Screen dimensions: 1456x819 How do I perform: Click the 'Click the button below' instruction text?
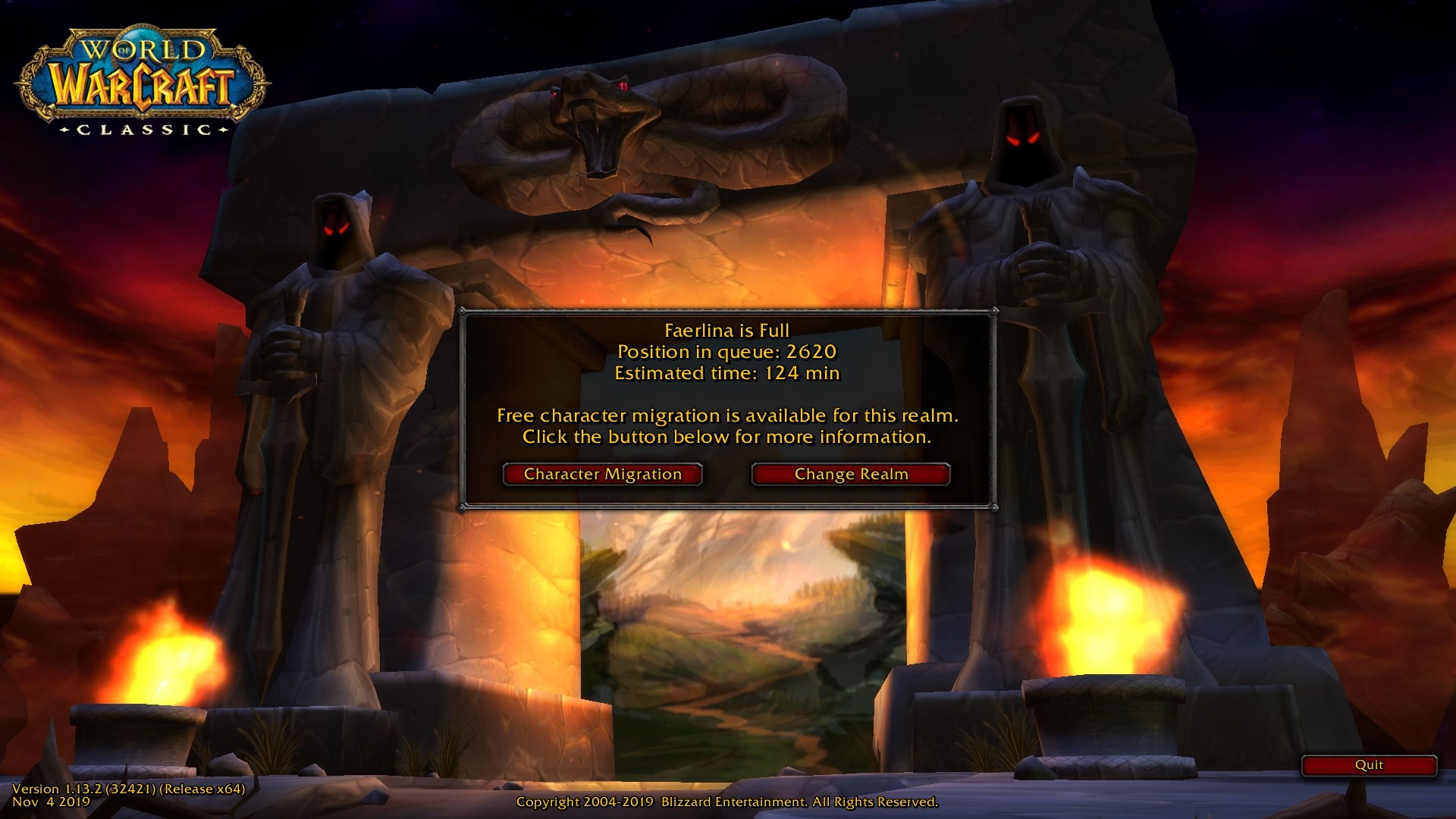tap(726, 437)
